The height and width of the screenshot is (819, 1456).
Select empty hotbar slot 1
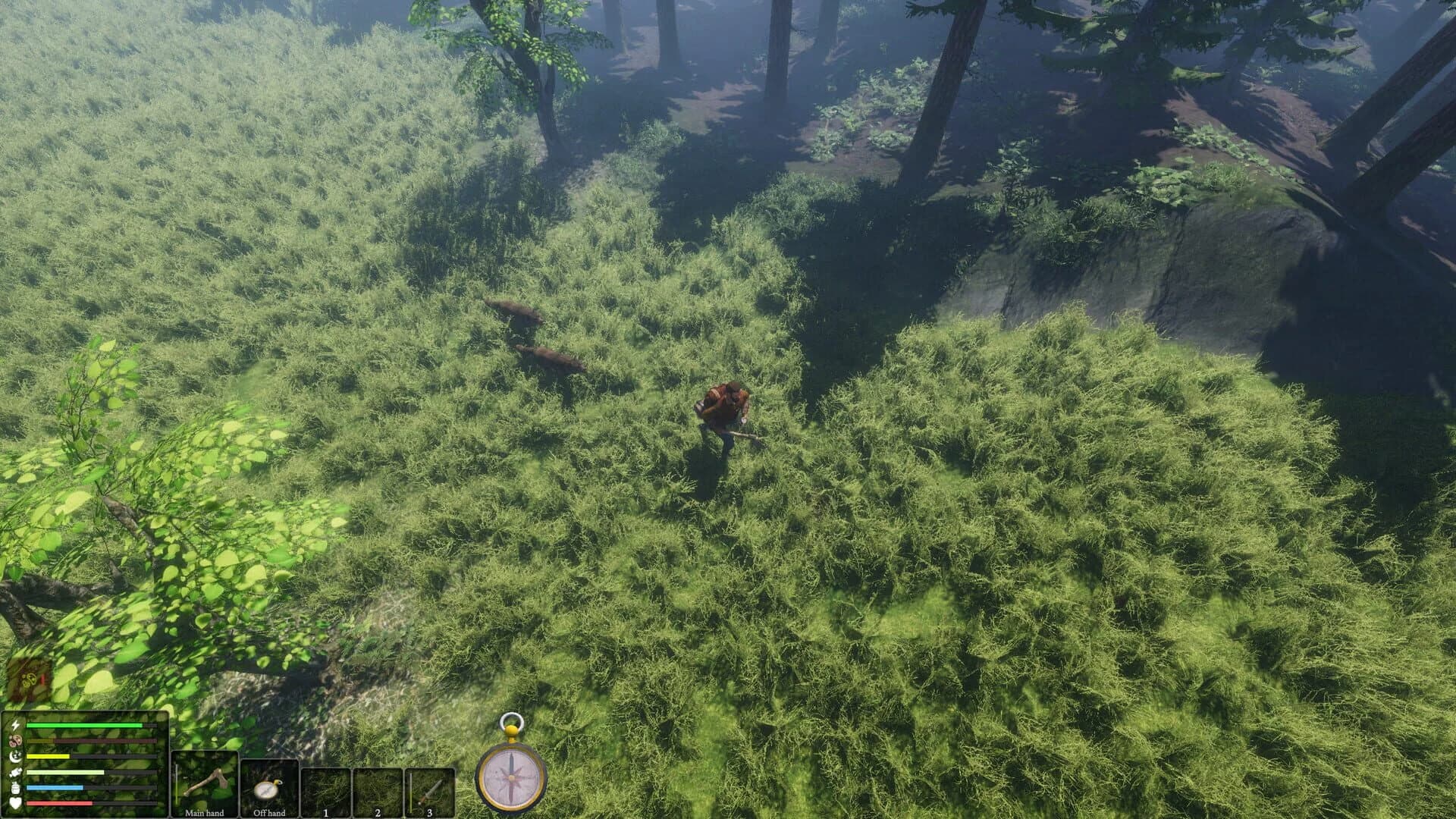[326, 791]
